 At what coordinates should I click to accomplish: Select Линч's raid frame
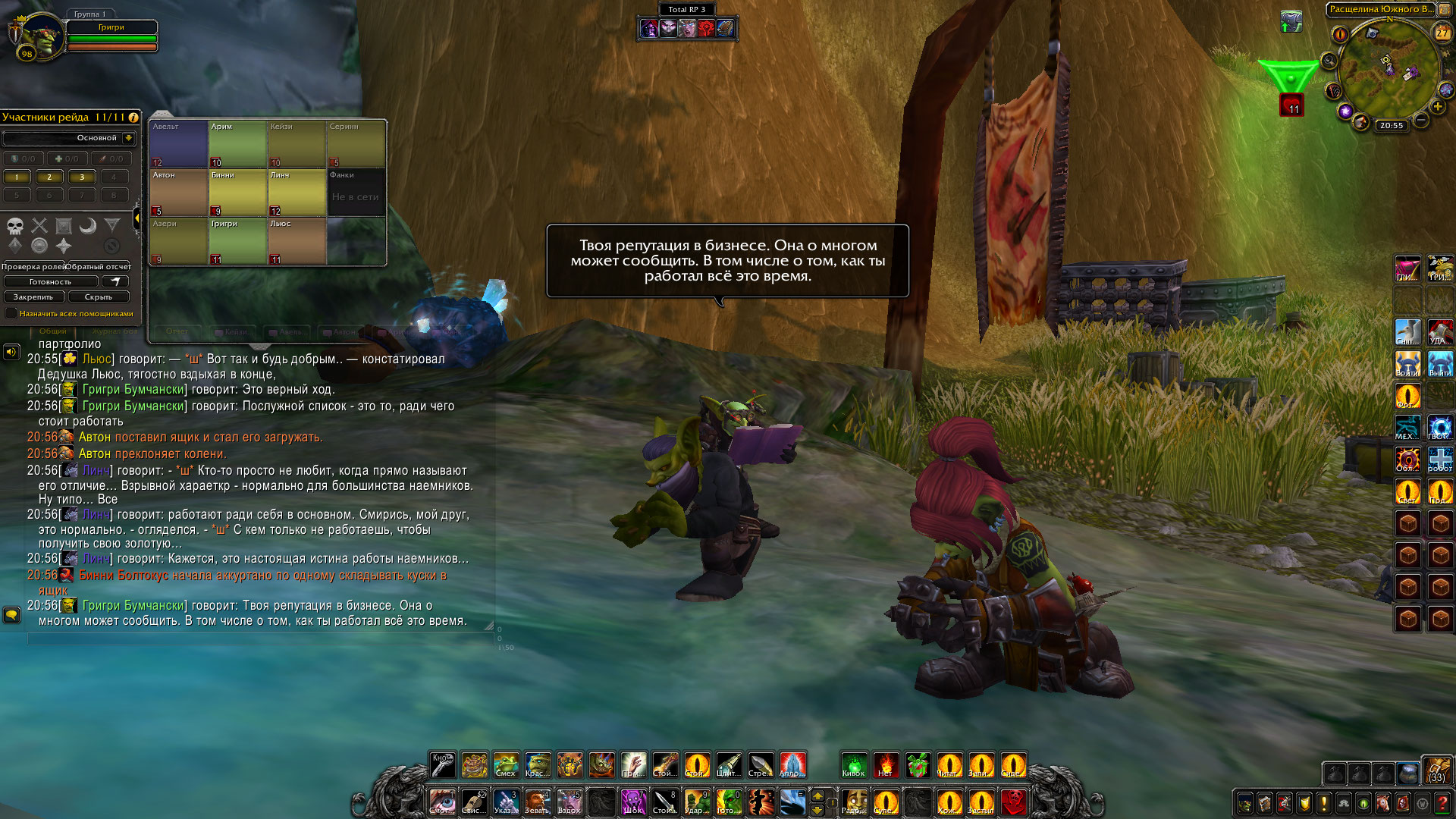click(x=297, y=193)
